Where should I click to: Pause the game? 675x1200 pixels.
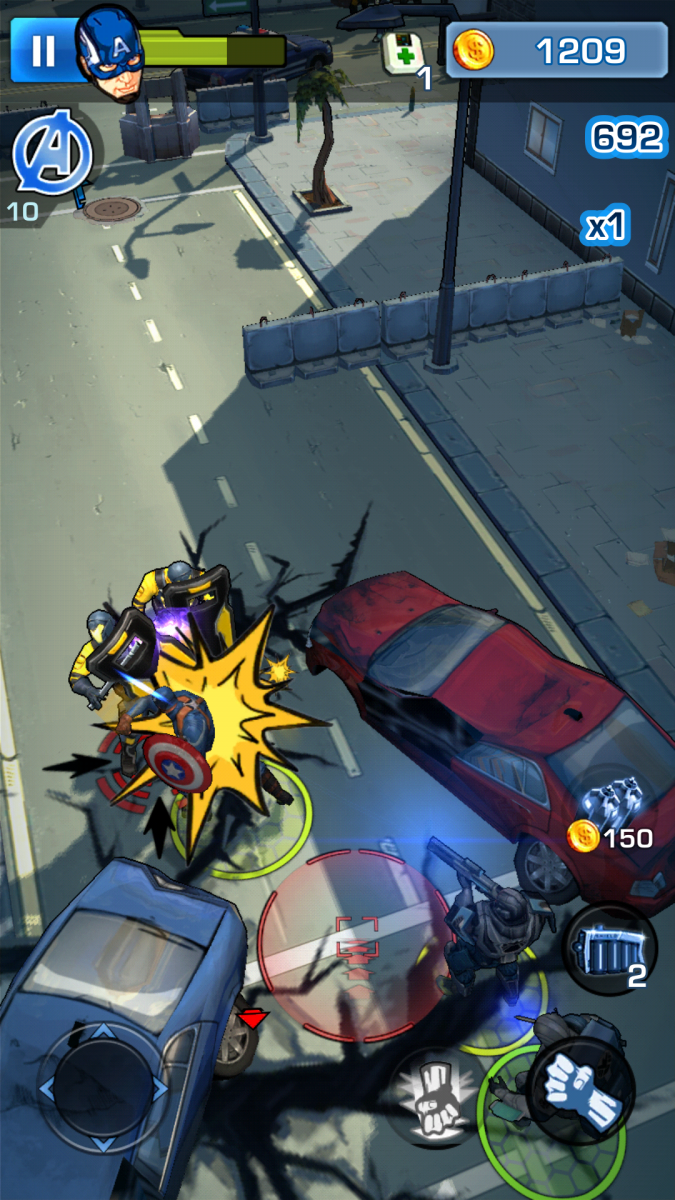tap(42, 51)
